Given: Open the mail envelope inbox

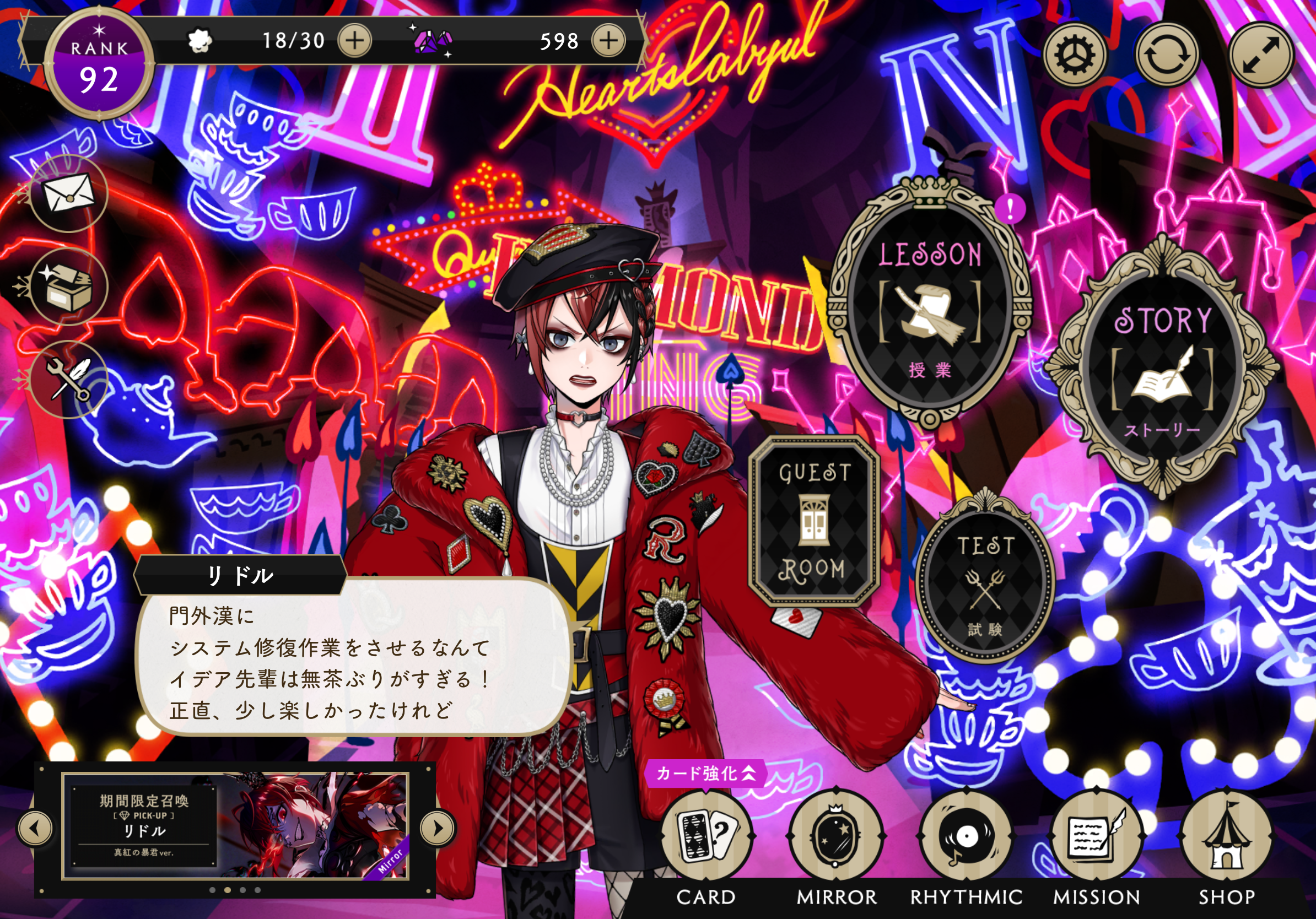Looking at the screenshot, I should tap(69, 193).
